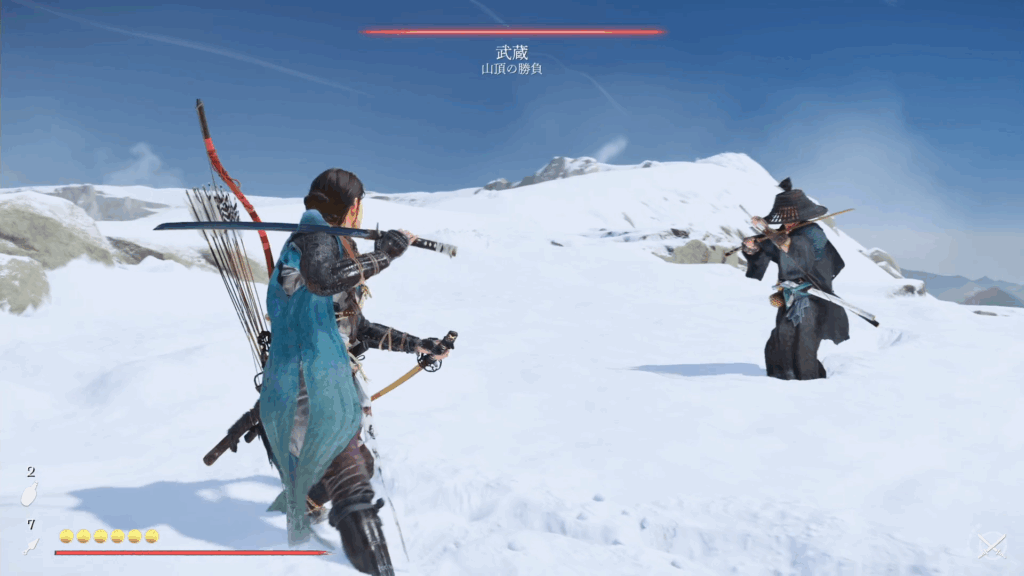
Task: Click the crossed swords stance icon
Action: pyautogui.click(x=990, y=546)
